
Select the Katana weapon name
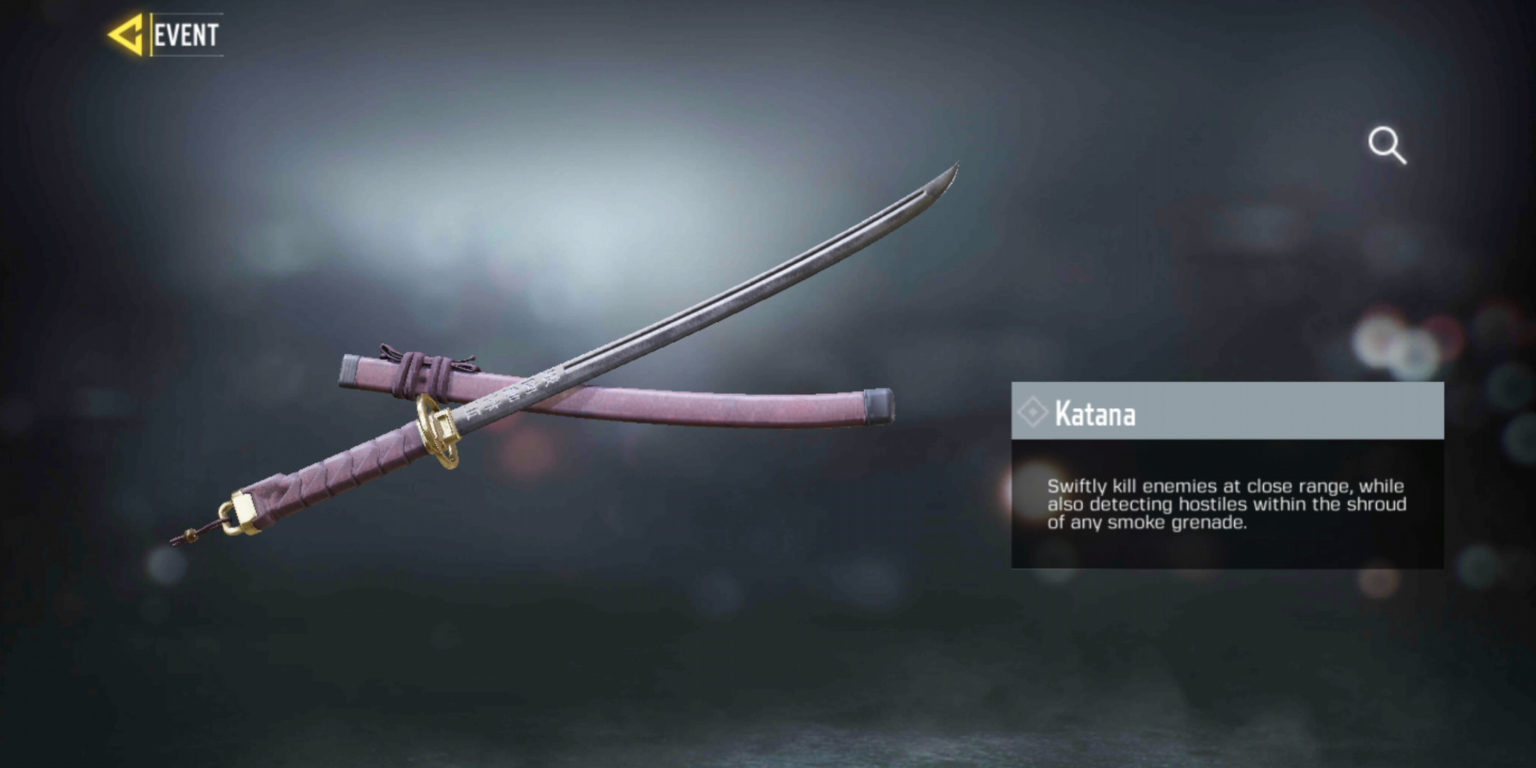pyautogui.click(x=1098, y=414)
